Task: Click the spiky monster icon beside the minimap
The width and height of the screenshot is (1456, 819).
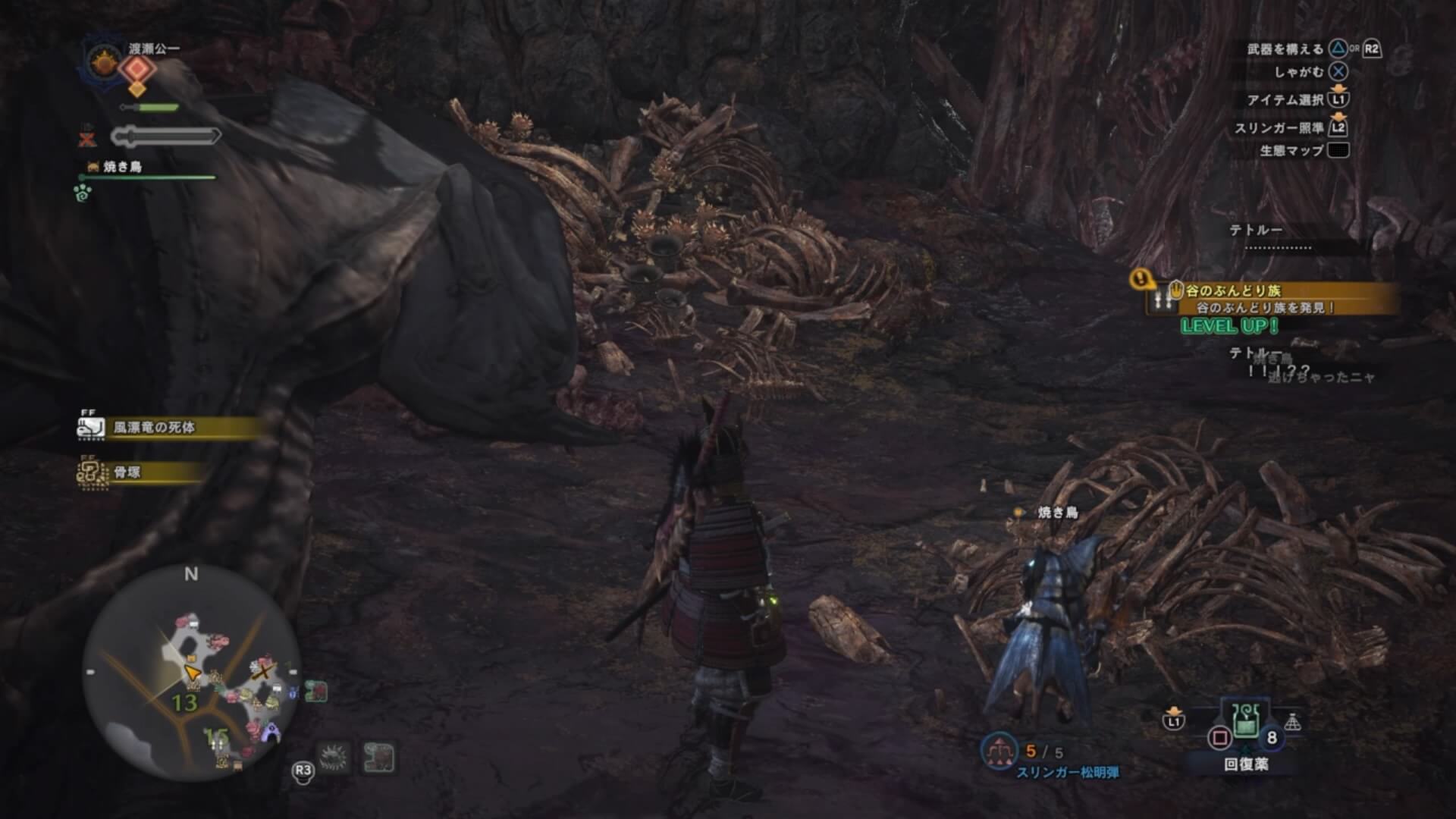Action: [x=334, y=758]
